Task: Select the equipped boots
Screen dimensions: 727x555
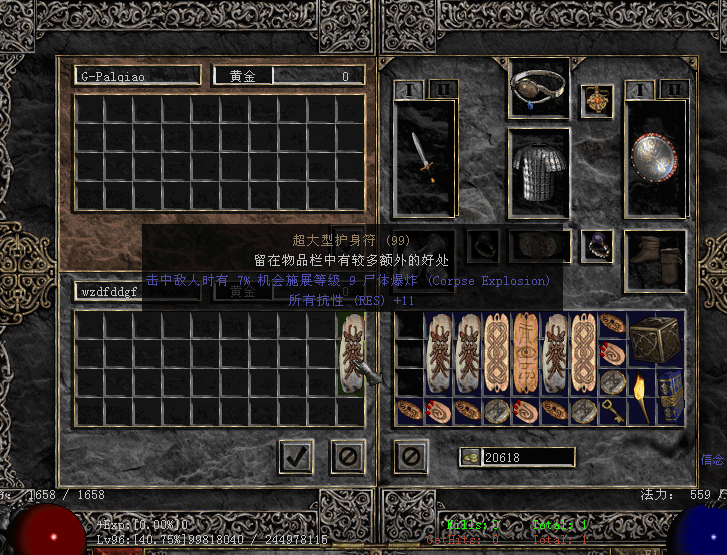Action: (654, 253)
